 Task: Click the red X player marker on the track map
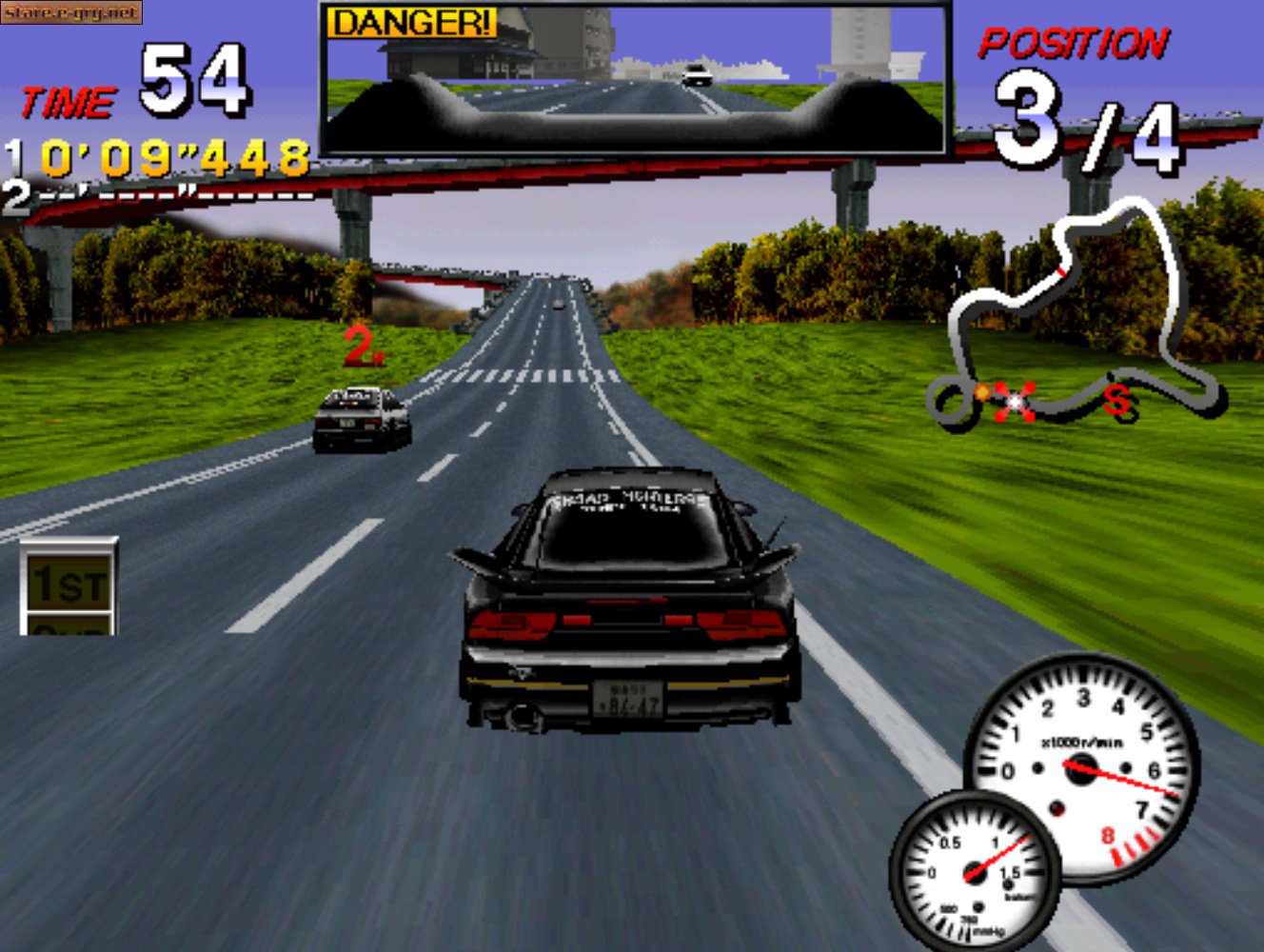1015,401
